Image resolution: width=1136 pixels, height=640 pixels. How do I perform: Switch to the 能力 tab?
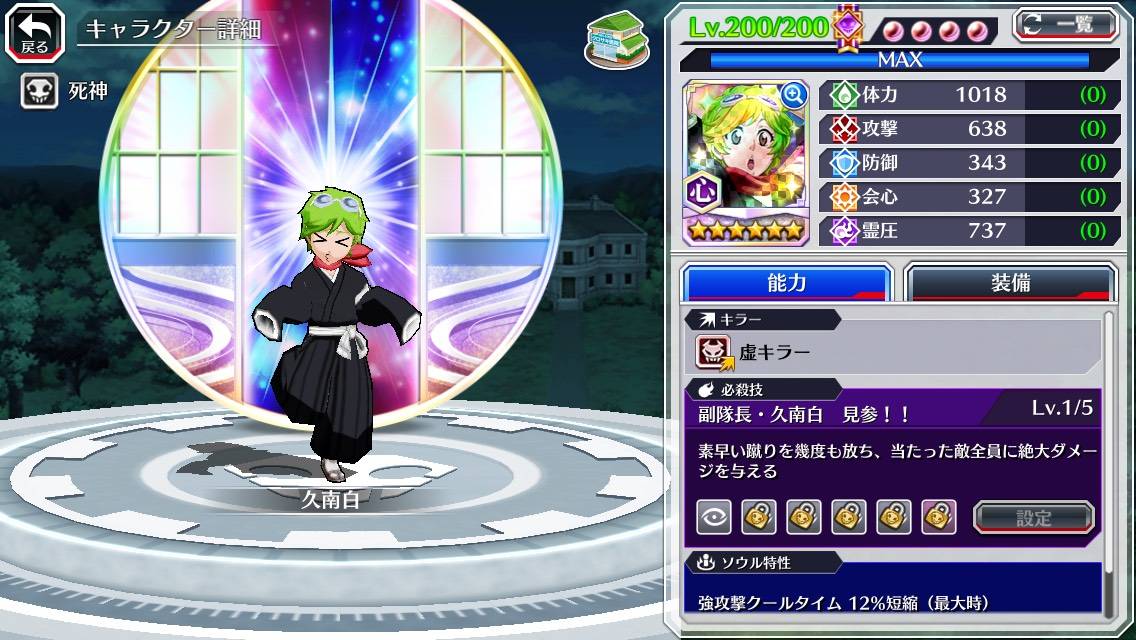786,283
